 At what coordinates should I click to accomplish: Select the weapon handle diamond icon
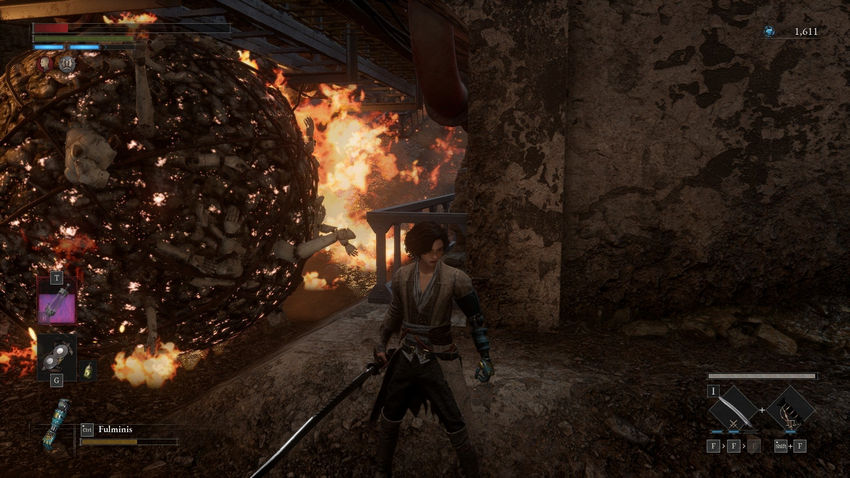(x=792, y=409)
